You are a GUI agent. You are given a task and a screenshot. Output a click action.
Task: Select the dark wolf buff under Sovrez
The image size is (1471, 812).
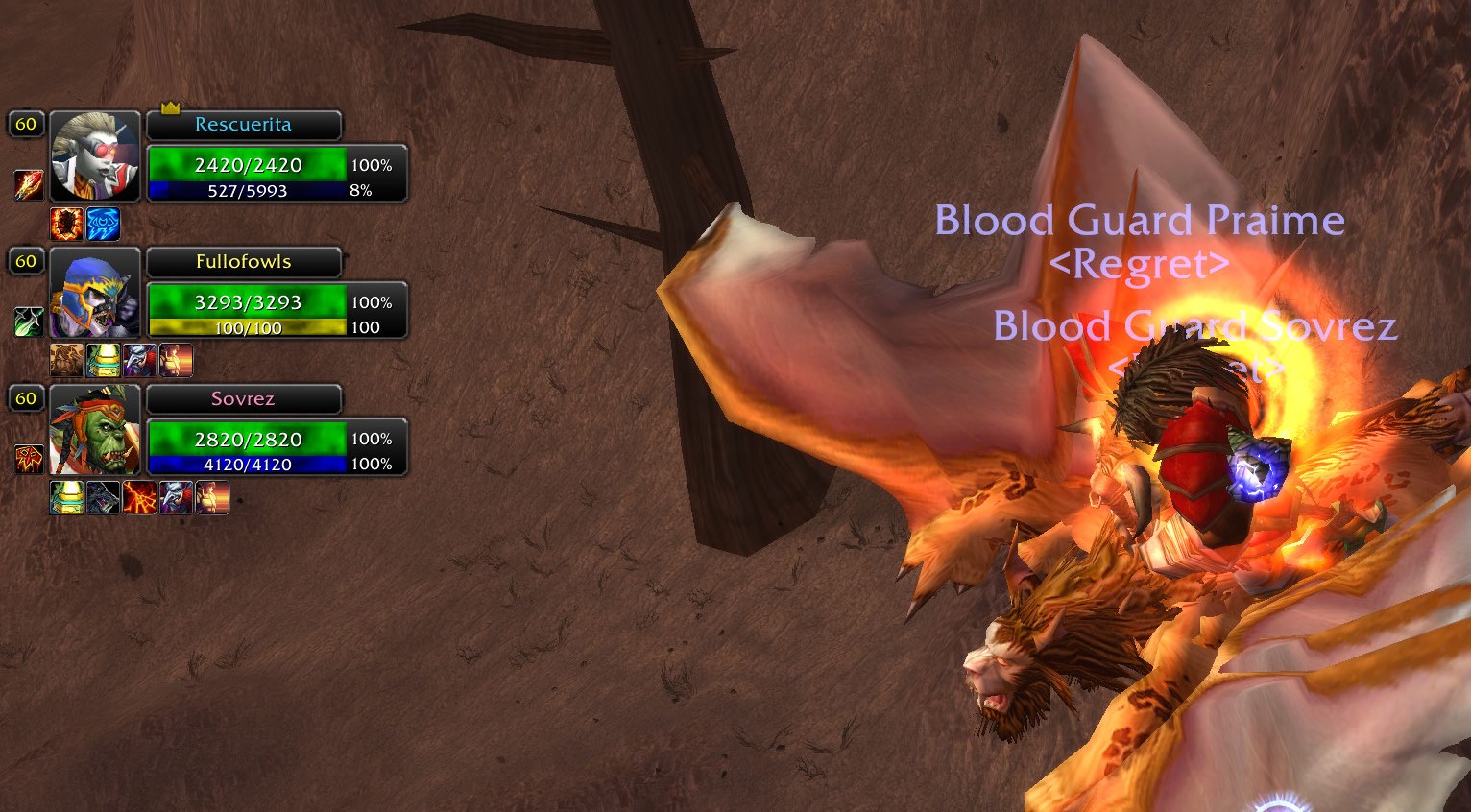point(103,498)
